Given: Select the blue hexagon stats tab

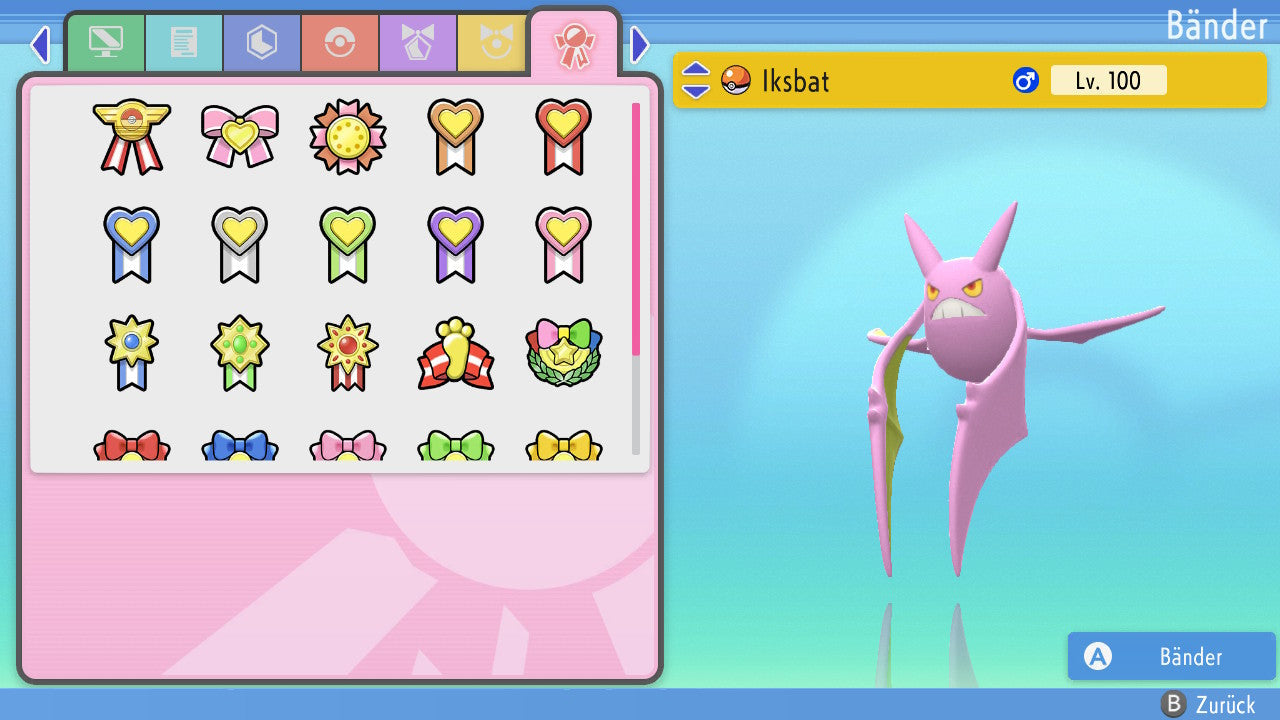Looking at the screenshot, I should [261, 44].
